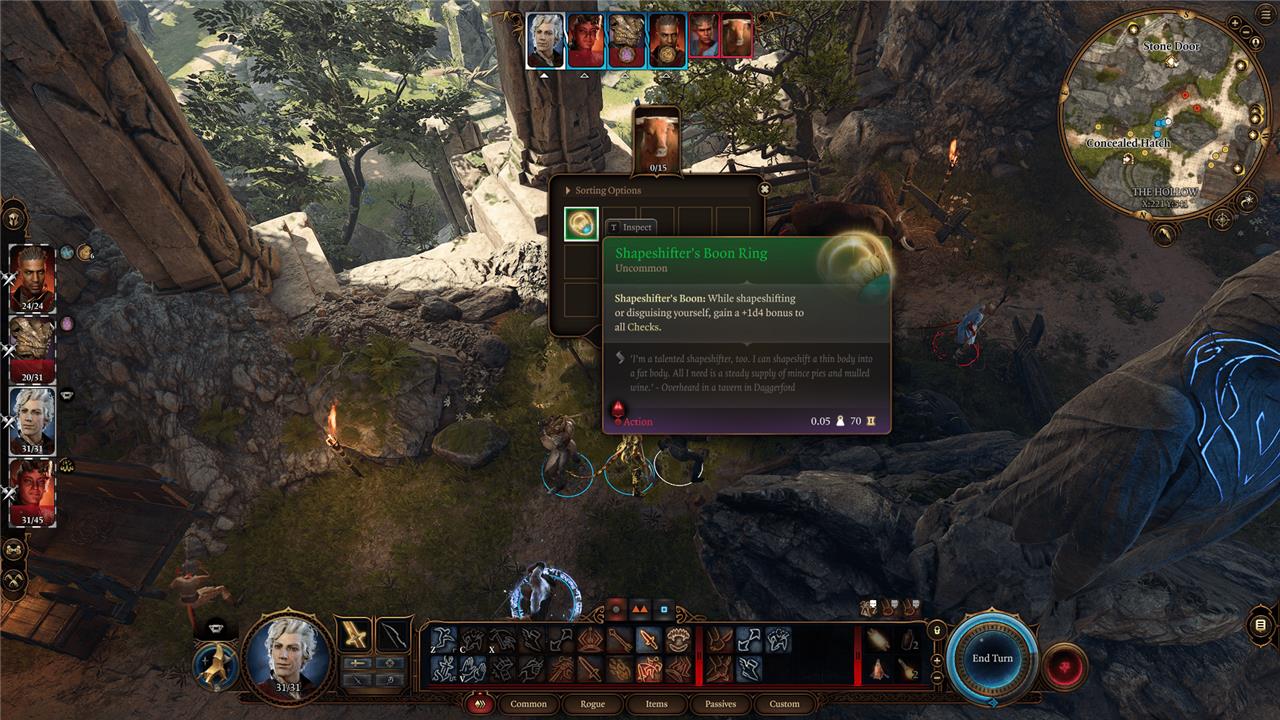The width and height of the screenshot is (1280, 720).
Task: Select the red tiefling party portrait
Action: pos(33,490)
